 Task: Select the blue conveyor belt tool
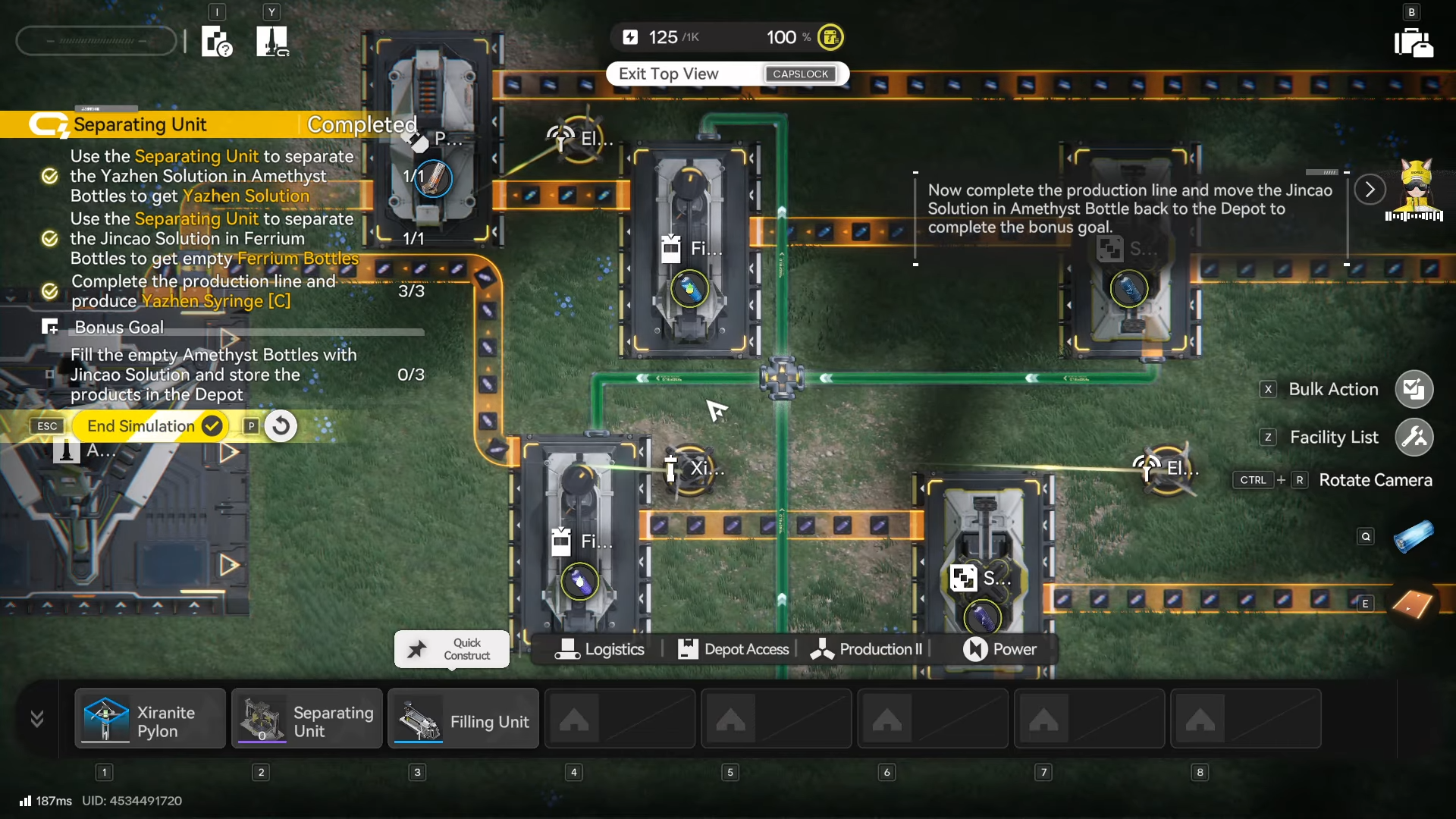coord(1413,536)
